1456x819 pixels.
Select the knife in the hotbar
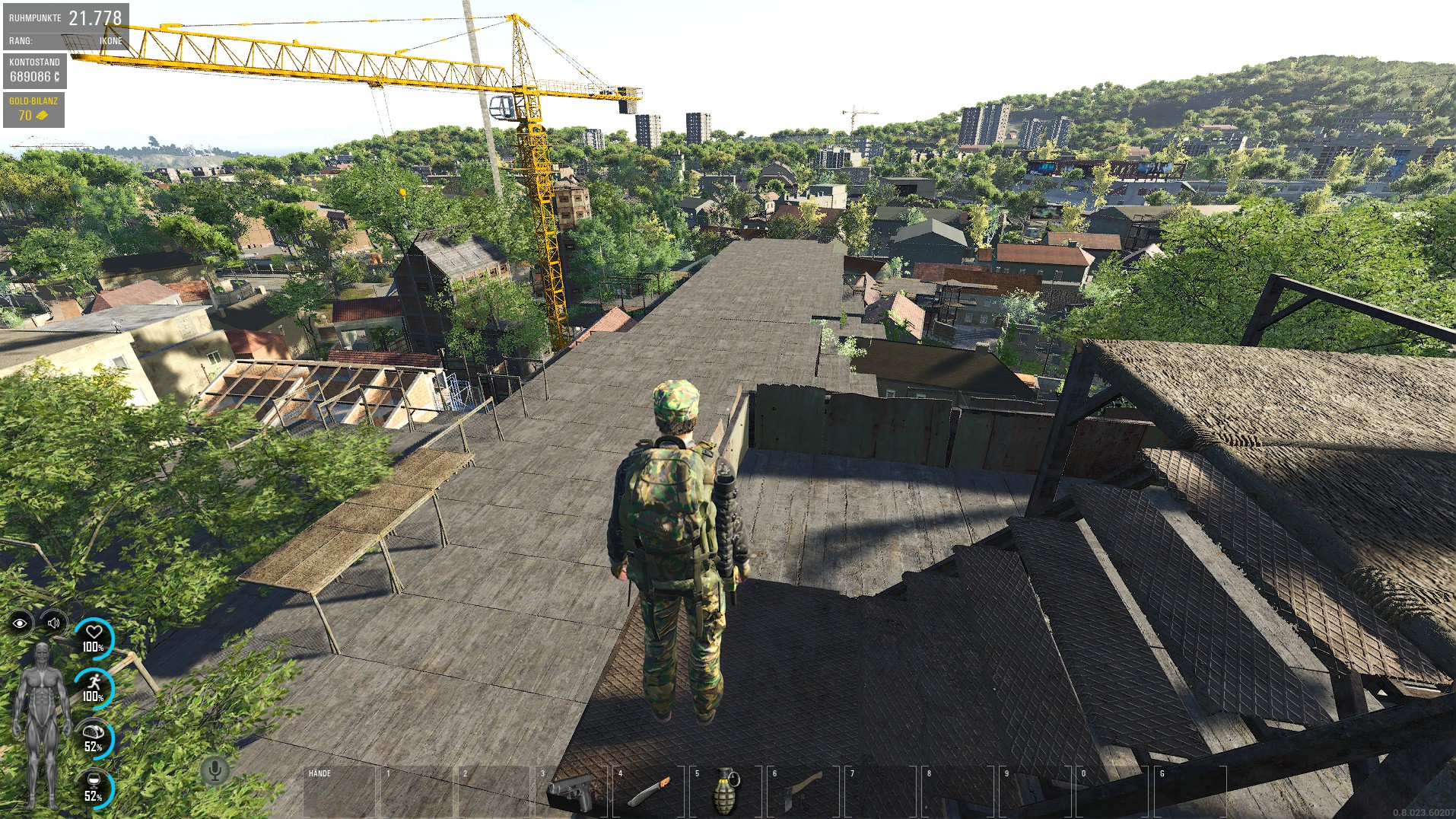click(649, 792)
